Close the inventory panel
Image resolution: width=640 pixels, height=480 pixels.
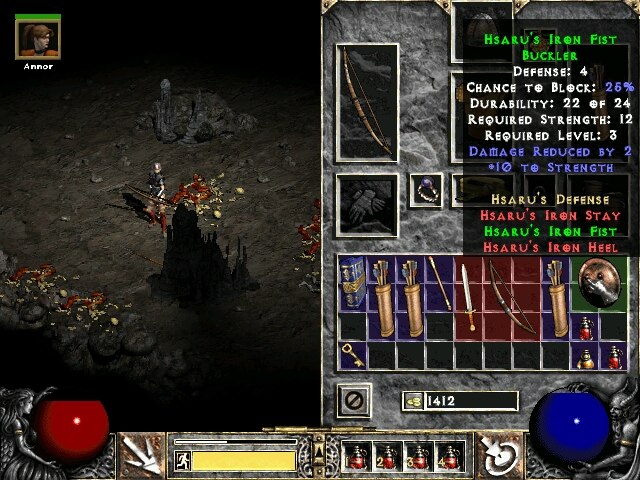coord(354,401)
